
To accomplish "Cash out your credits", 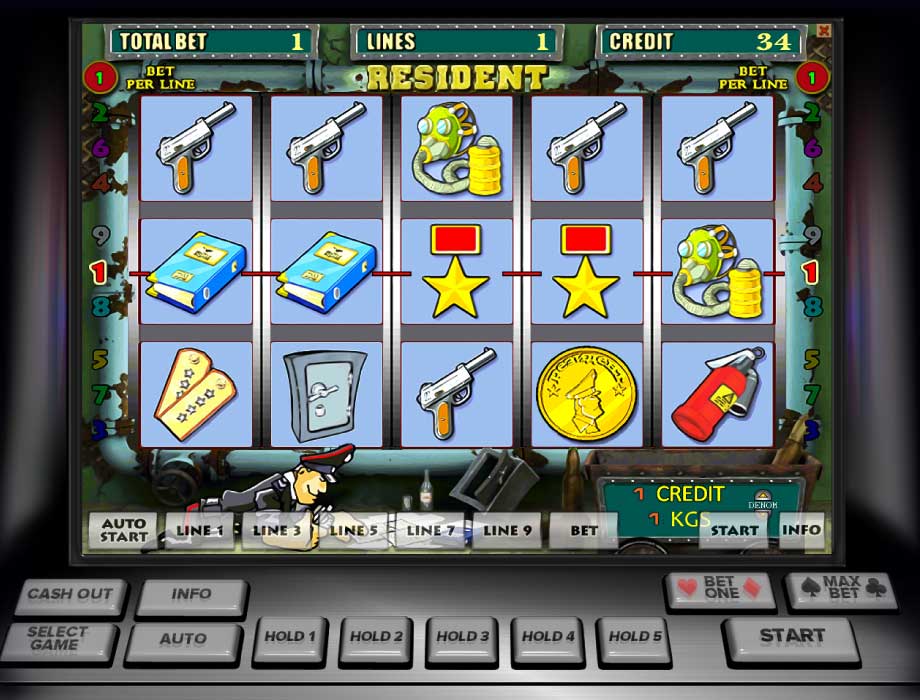I will pyautogui.click(x=70, y=595).
